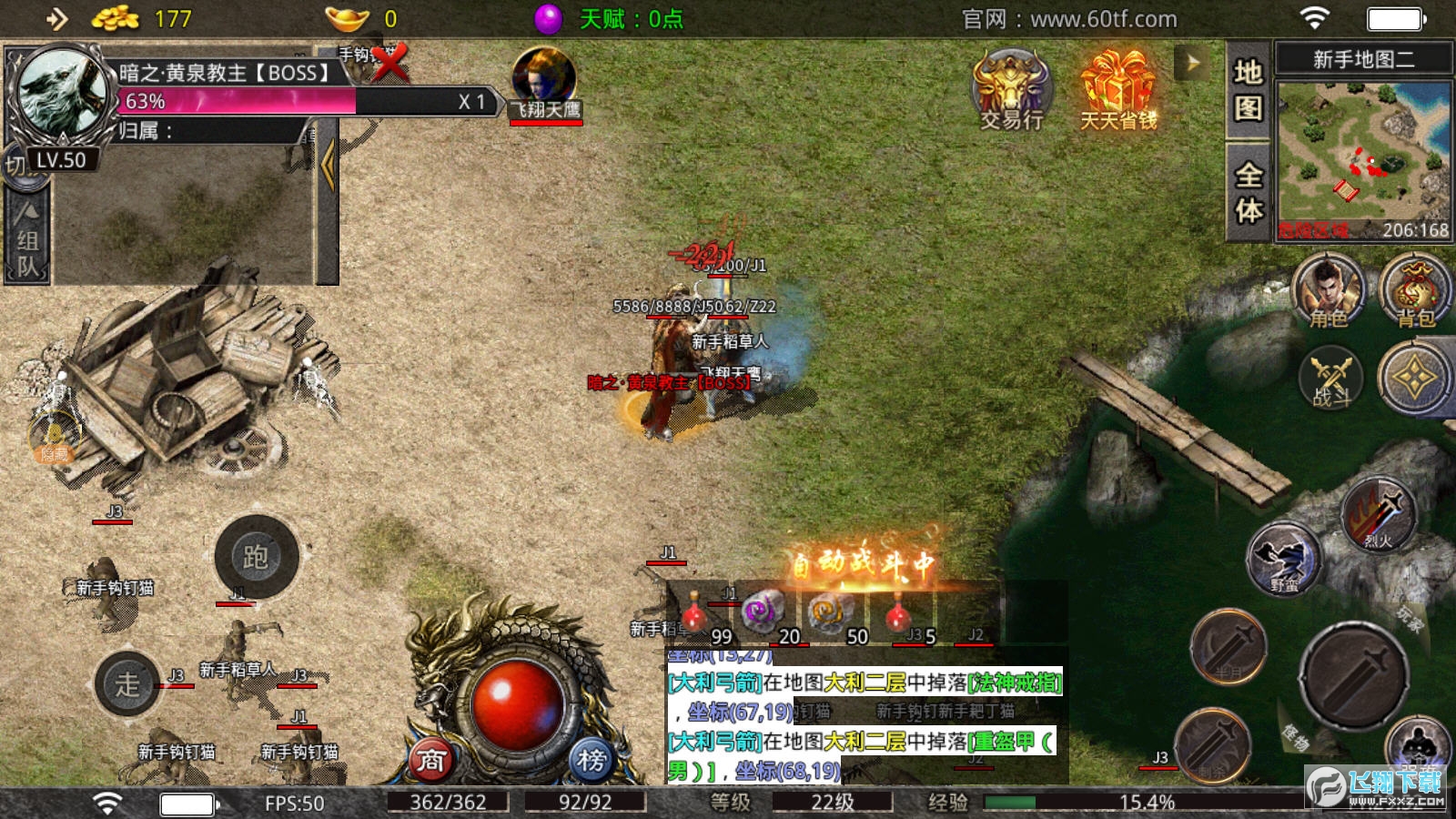Open the 交易行 trading house

[1011, 91]
